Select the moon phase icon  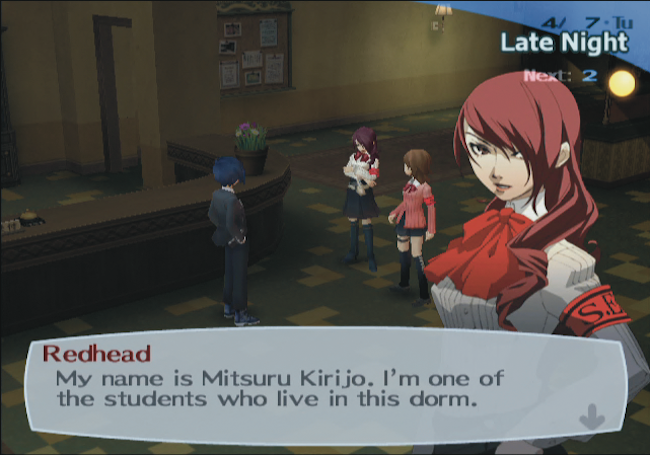point(621,83)
